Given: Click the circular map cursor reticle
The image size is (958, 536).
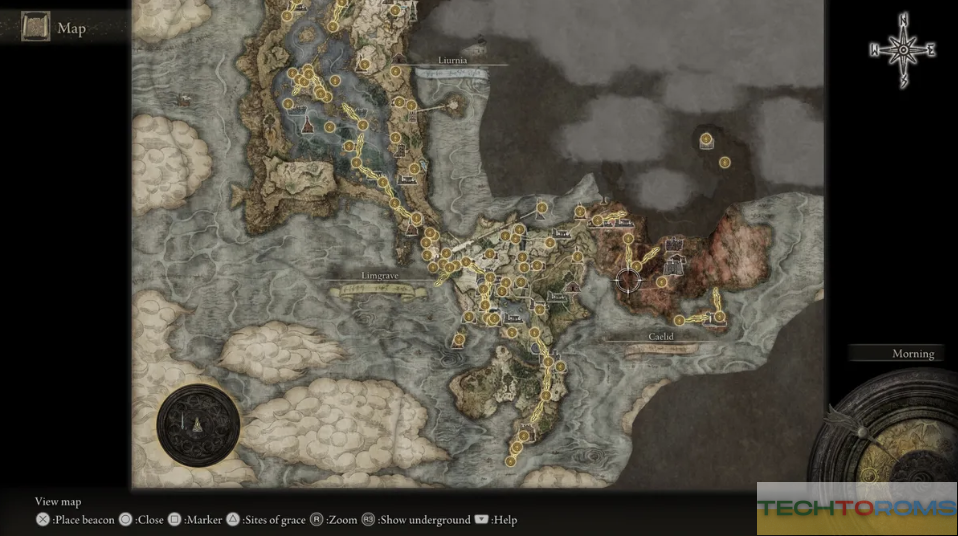Looking at the screenshot, I should [628, 281].
